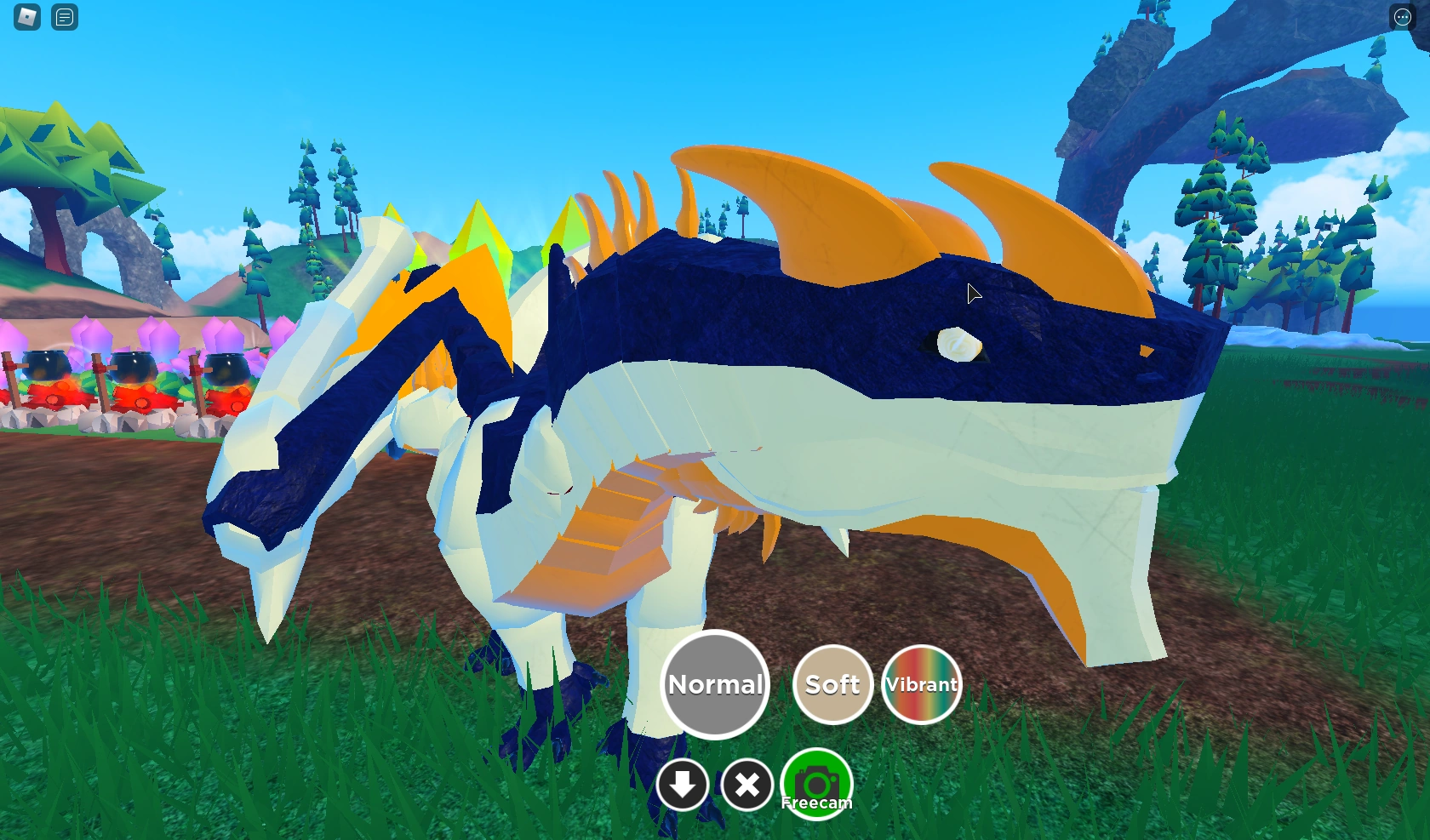
Task: Activate the green Freecam camera
Action: click(x=815, y=783)
